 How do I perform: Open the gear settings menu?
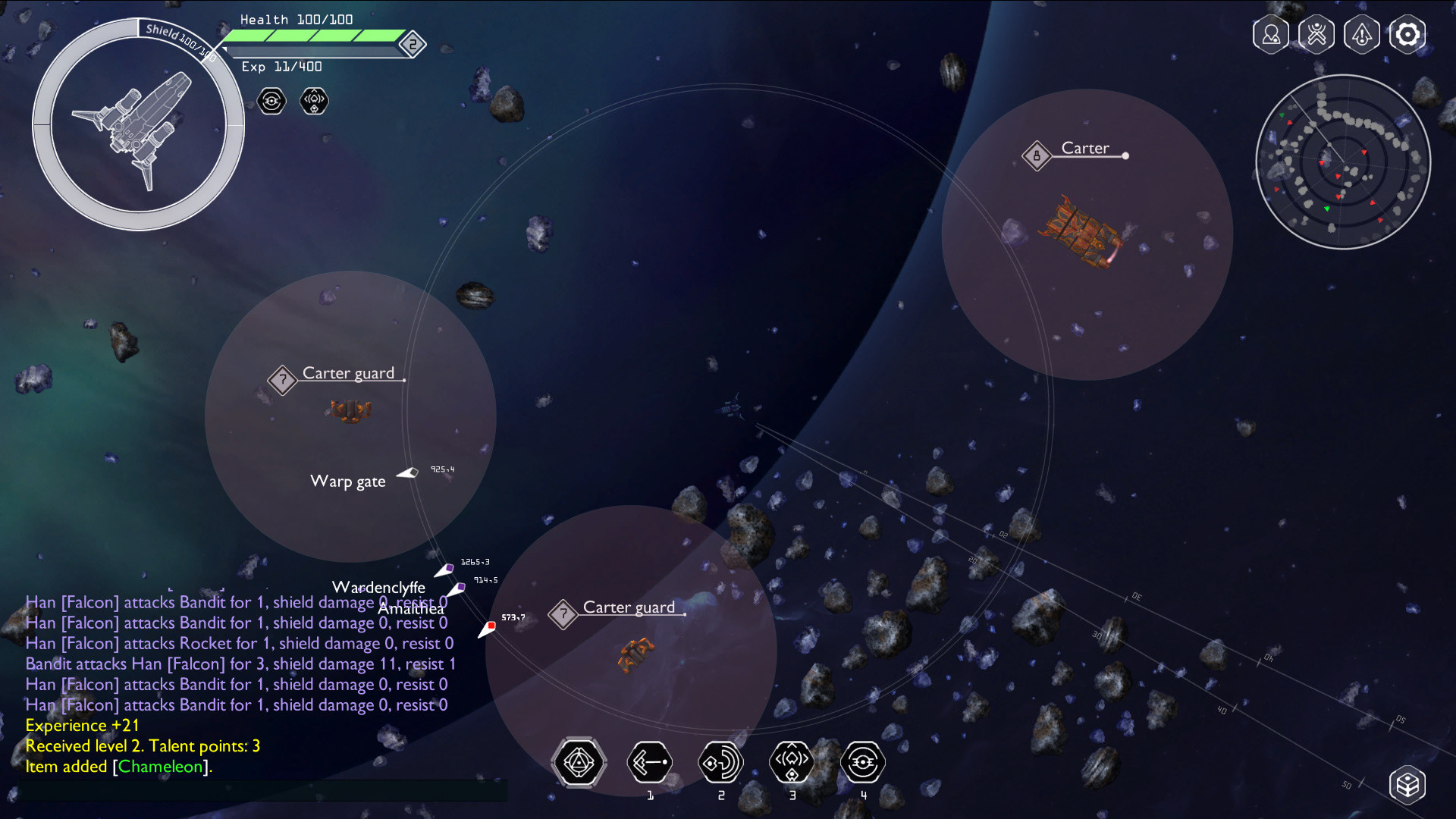[x=1407, y=35]
